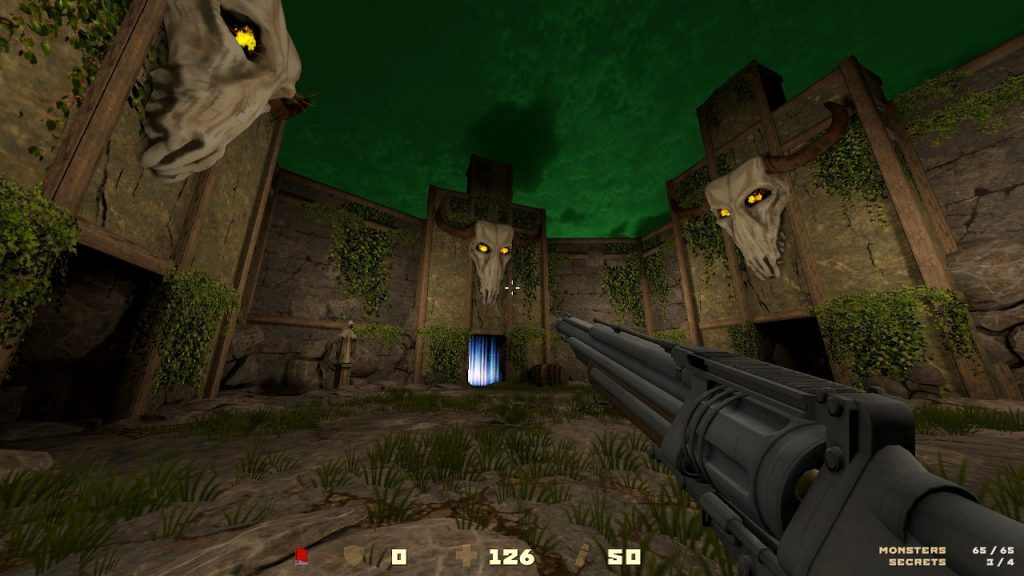Select the ammo shell icon

tap(585, 556)
